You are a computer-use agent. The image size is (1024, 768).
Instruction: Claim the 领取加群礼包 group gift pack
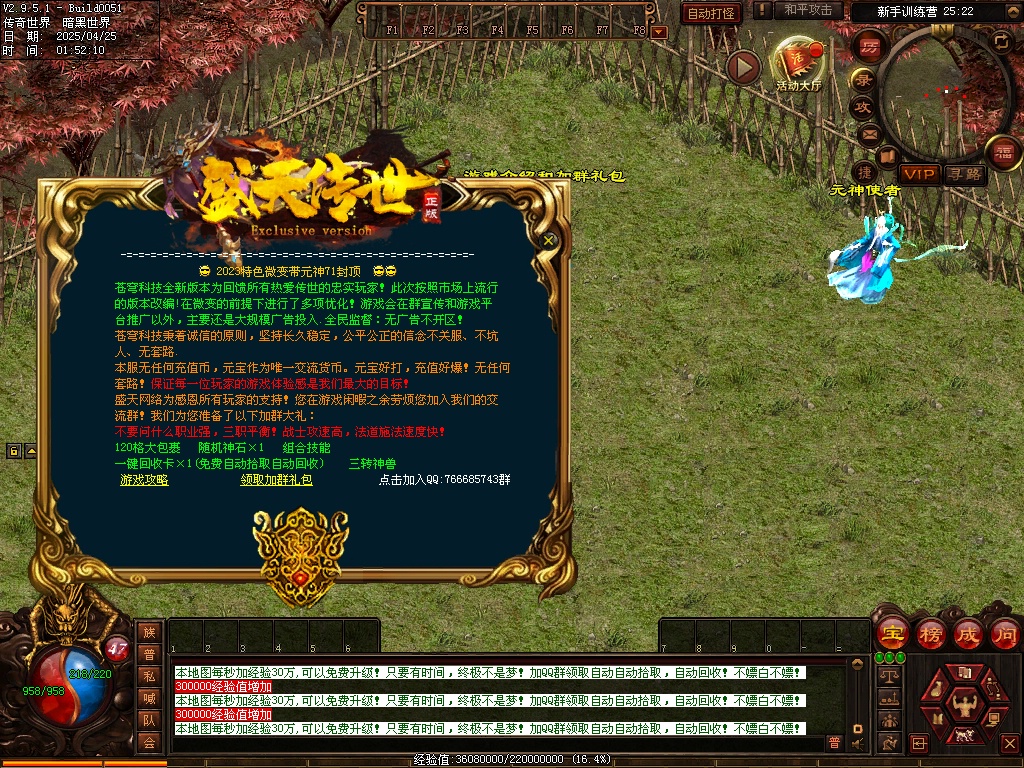276,480
